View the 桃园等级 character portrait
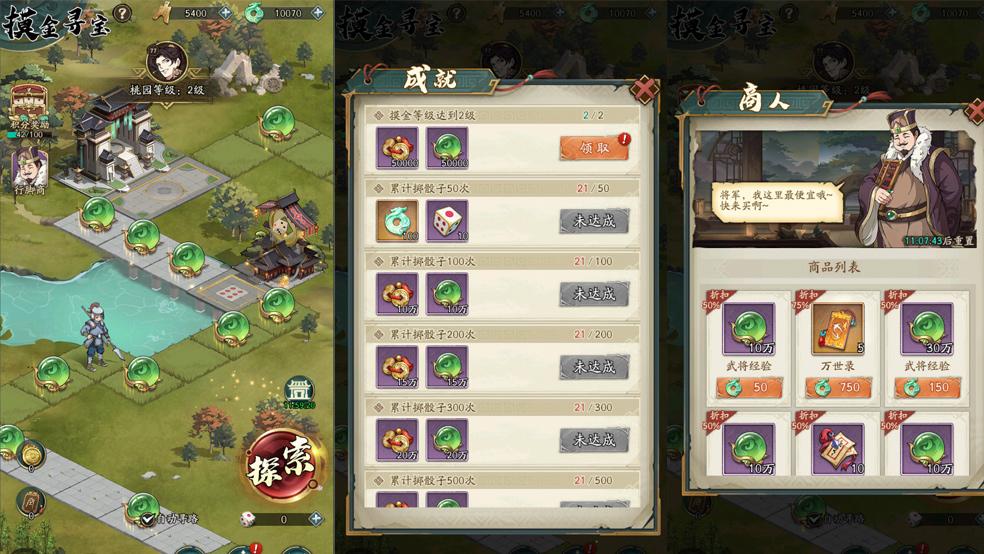Screen dimensions: 984x554 pyautogui.click(x=167, y=62)
